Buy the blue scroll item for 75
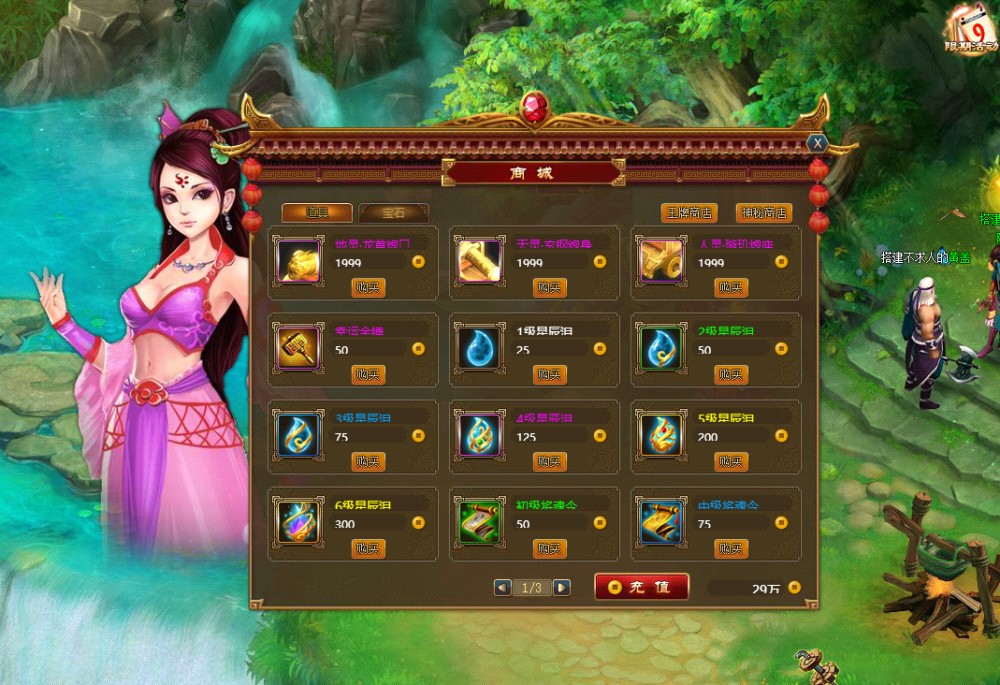Image resolution: width=1000 pixels, height=685 pixels. coord(731,549)
